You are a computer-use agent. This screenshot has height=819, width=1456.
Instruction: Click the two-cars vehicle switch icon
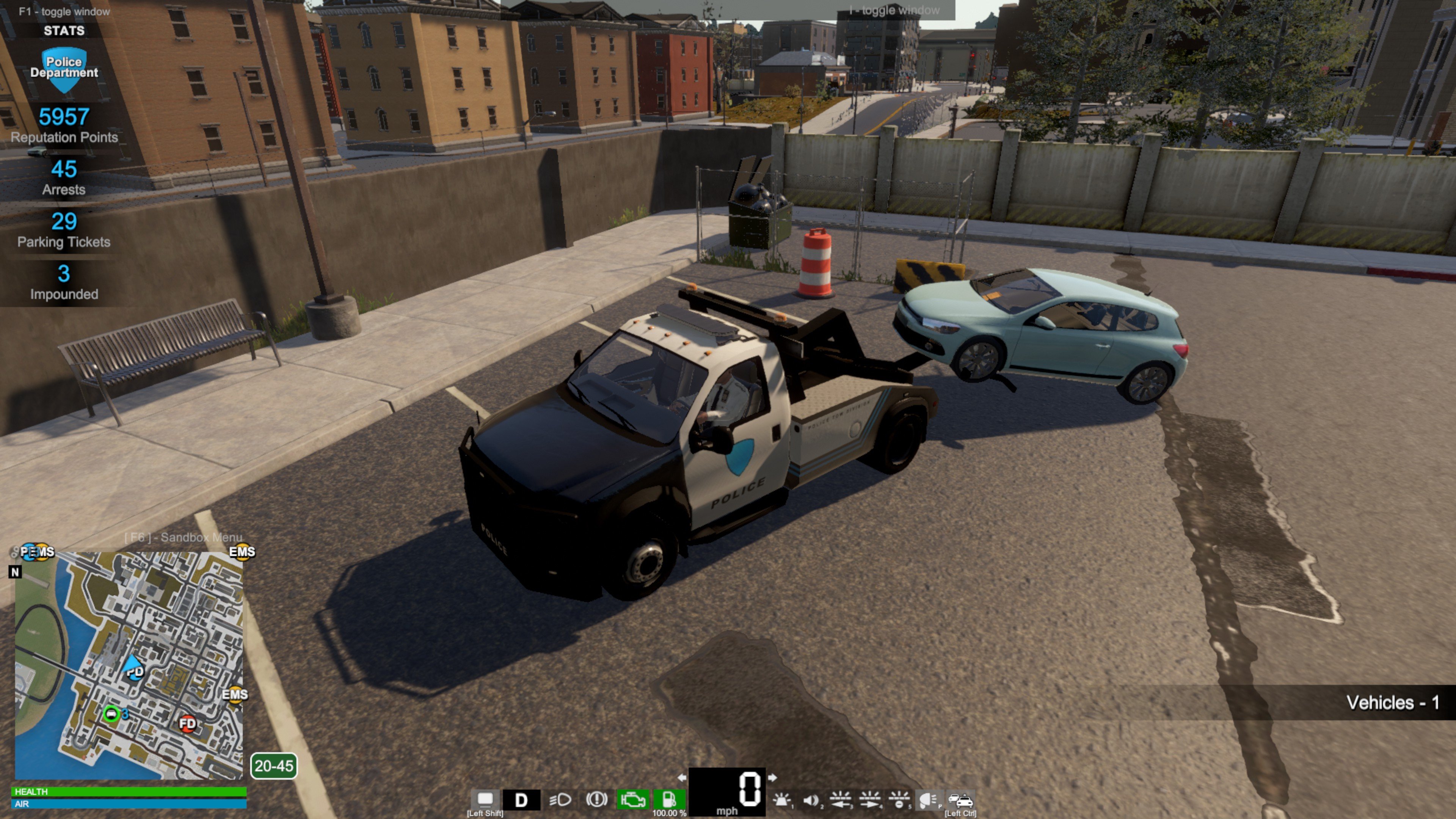click(960, 800)
